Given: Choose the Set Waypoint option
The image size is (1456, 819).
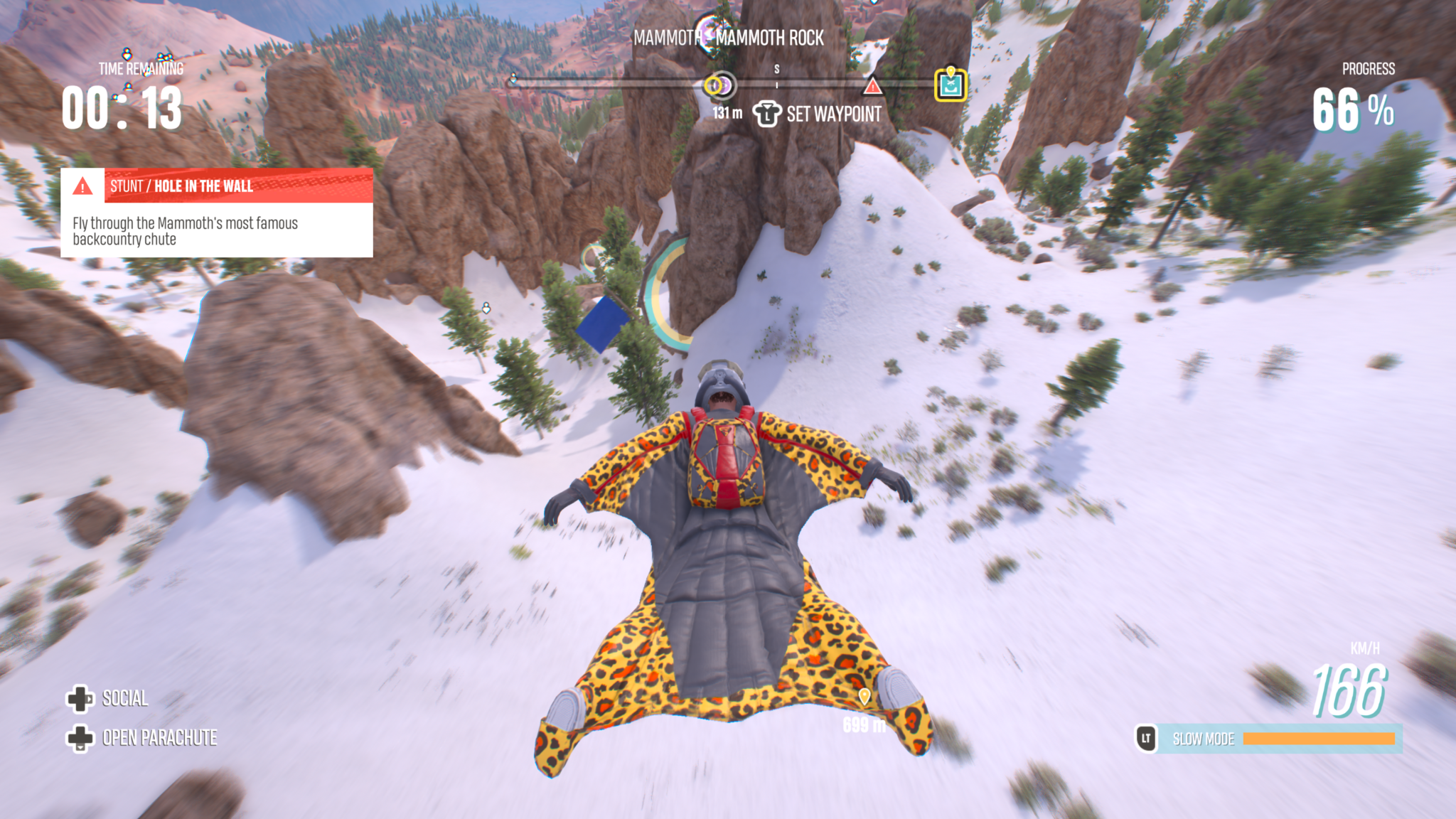Looking at the screenshot, I should (818, 114).
